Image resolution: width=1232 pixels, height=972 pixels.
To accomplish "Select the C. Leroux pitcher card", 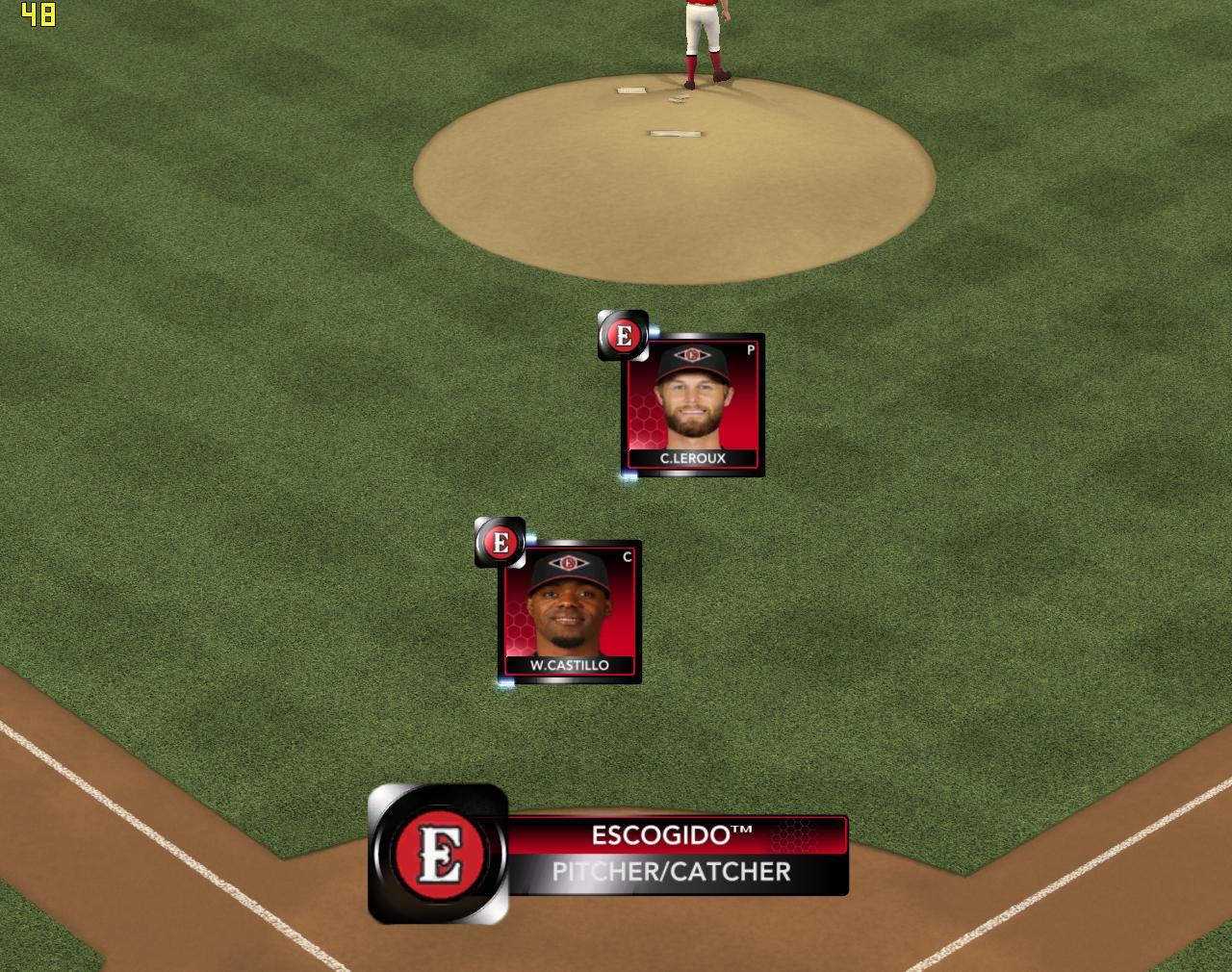I will click(x=693, y=405).
